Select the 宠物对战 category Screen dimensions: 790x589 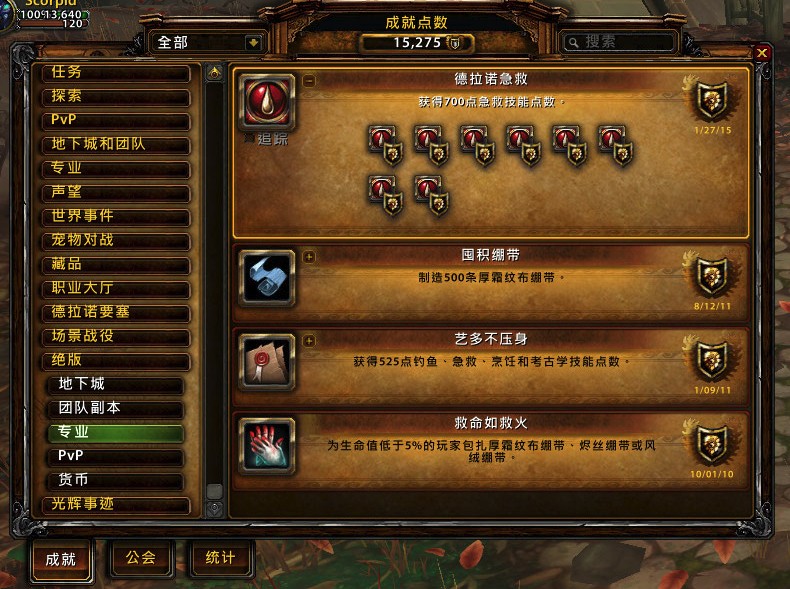click(115, 240)
